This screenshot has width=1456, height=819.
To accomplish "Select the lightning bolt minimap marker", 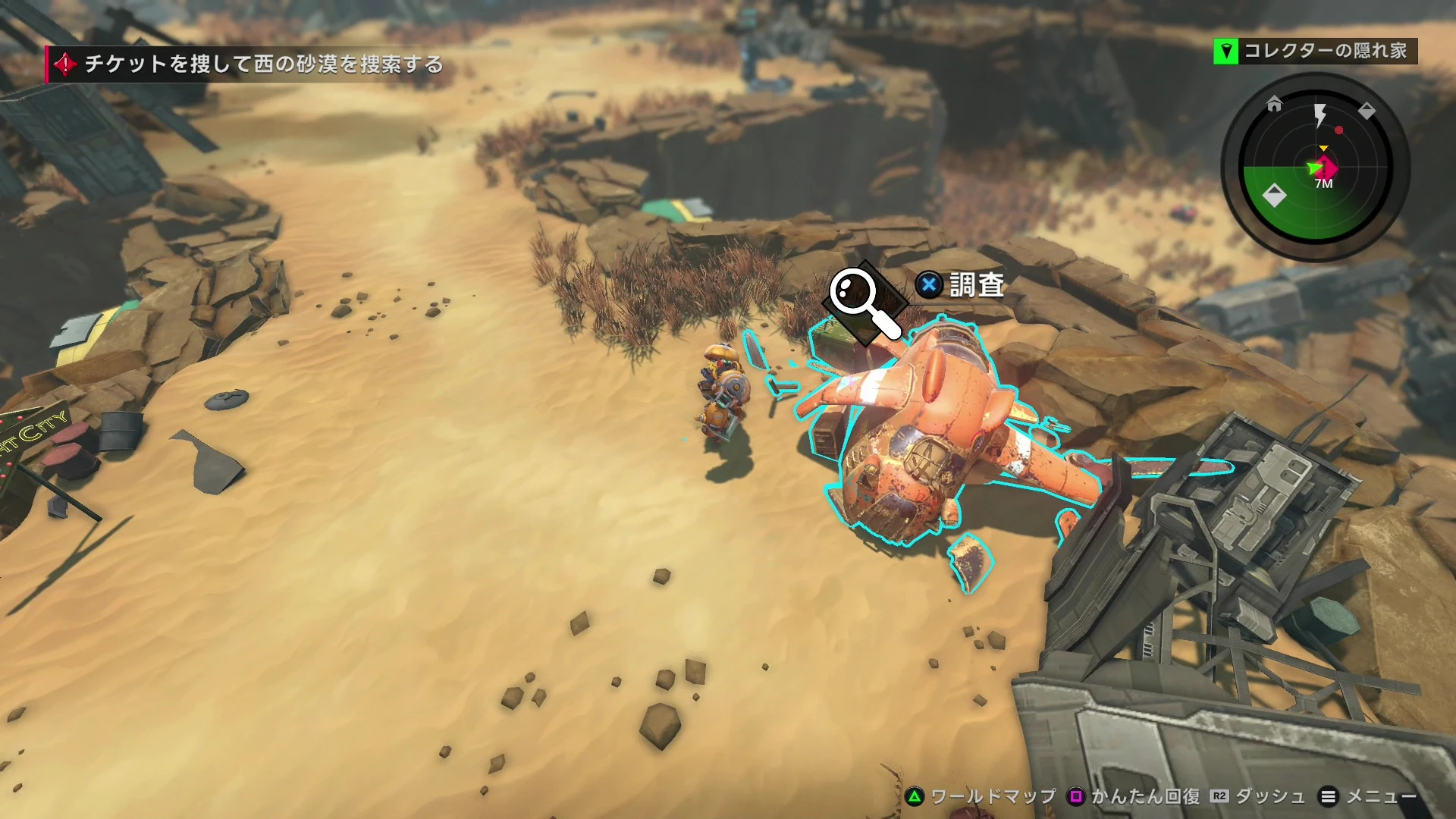I will (x=1320, y=115).
